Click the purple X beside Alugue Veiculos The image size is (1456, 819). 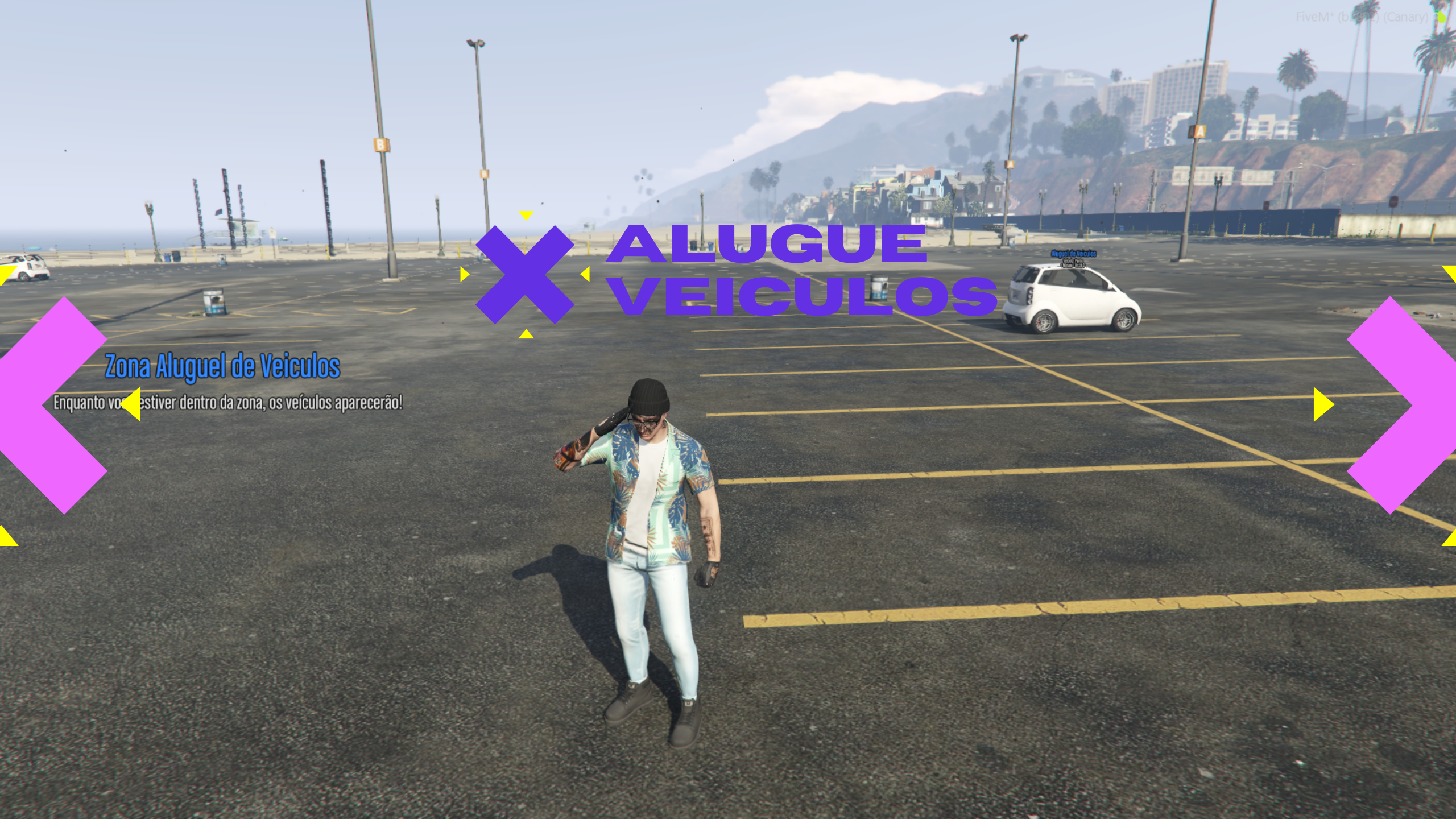(524, 275)
